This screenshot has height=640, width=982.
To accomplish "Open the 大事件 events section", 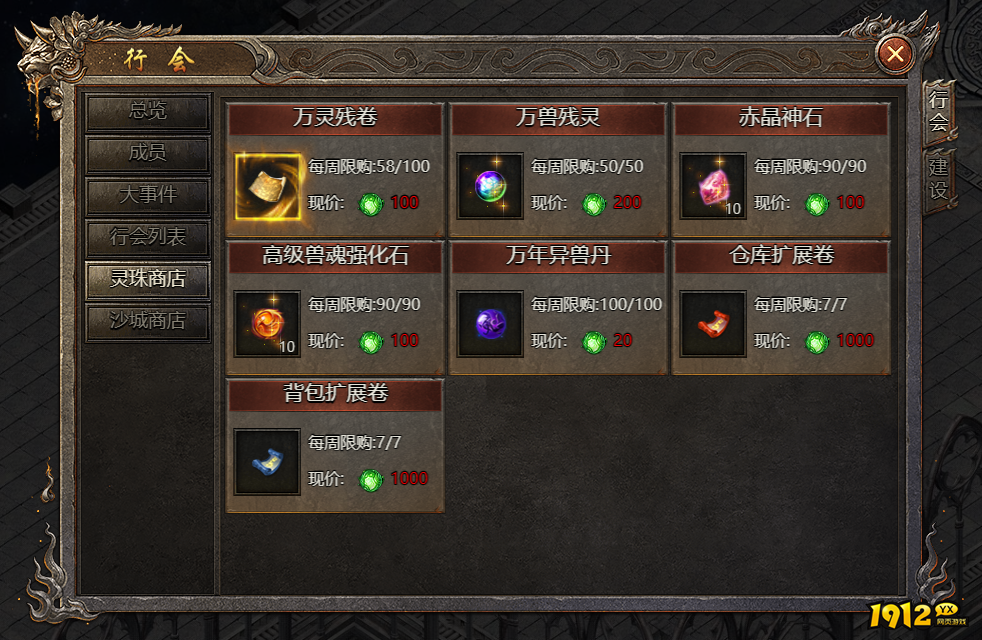I will (148, 196).
